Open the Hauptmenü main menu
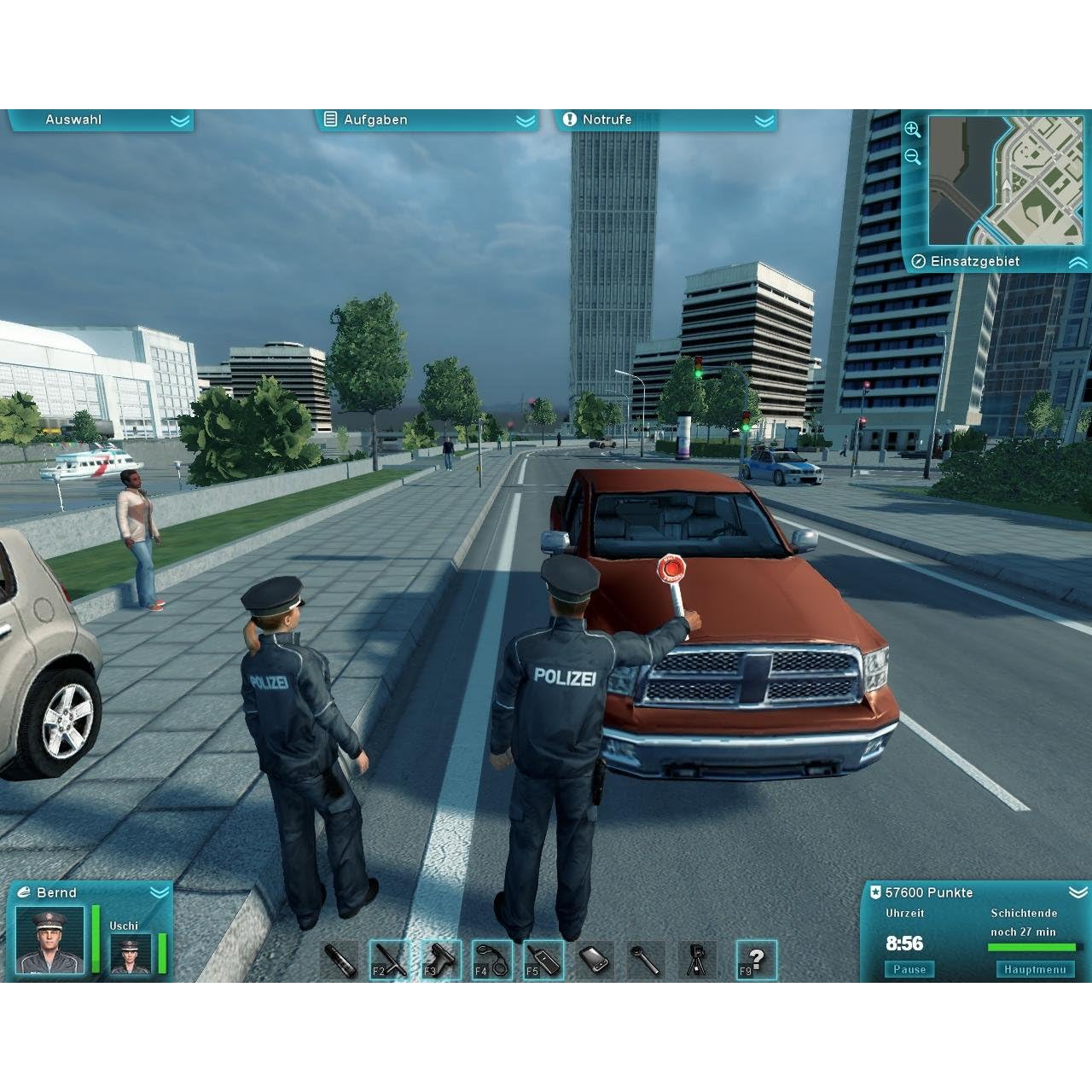 [x=1035, y=969]
